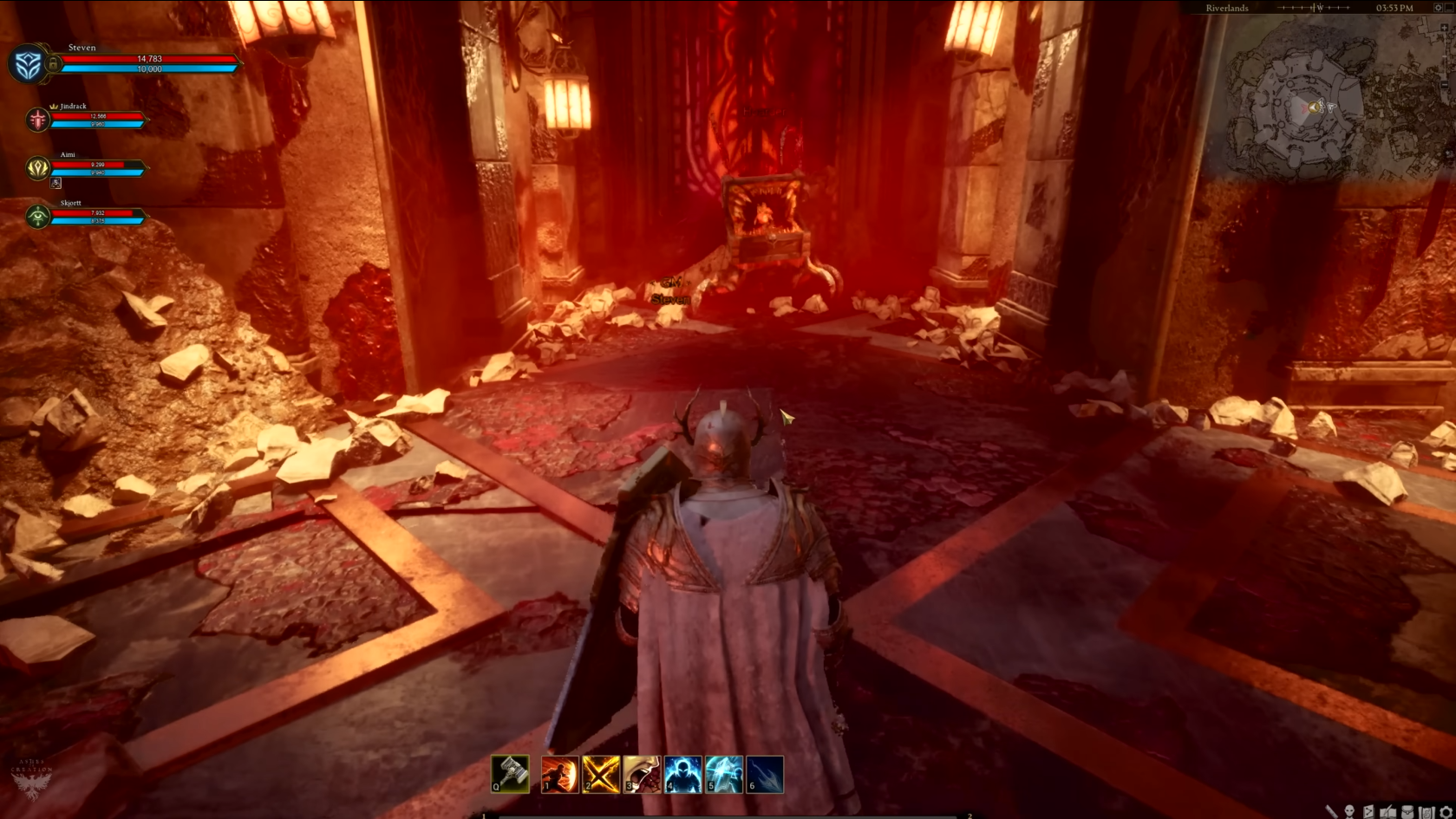Use the golden crossed slashes ability
The height and width of the screenshot is (819, 1456).
point(600,774)
